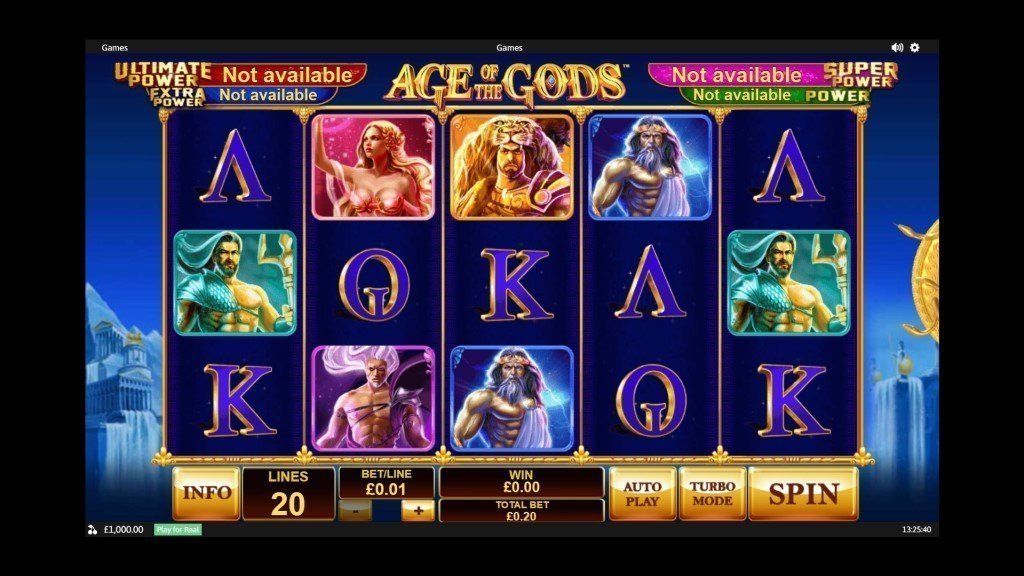
Task: Increase bet per line with plus
Action: click(x=418, y=510)
